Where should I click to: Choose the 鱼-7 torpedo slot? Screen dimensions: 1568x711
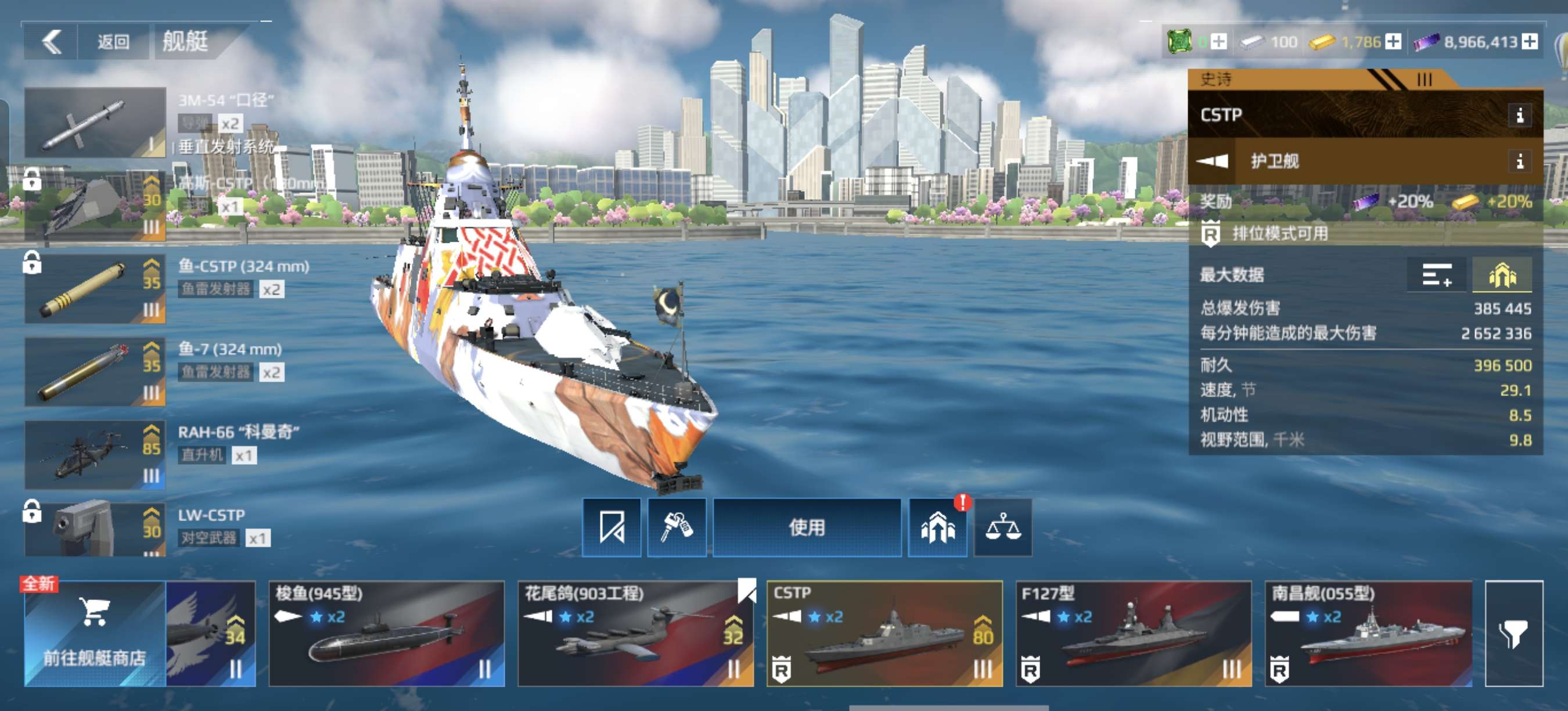click(95, 371)
